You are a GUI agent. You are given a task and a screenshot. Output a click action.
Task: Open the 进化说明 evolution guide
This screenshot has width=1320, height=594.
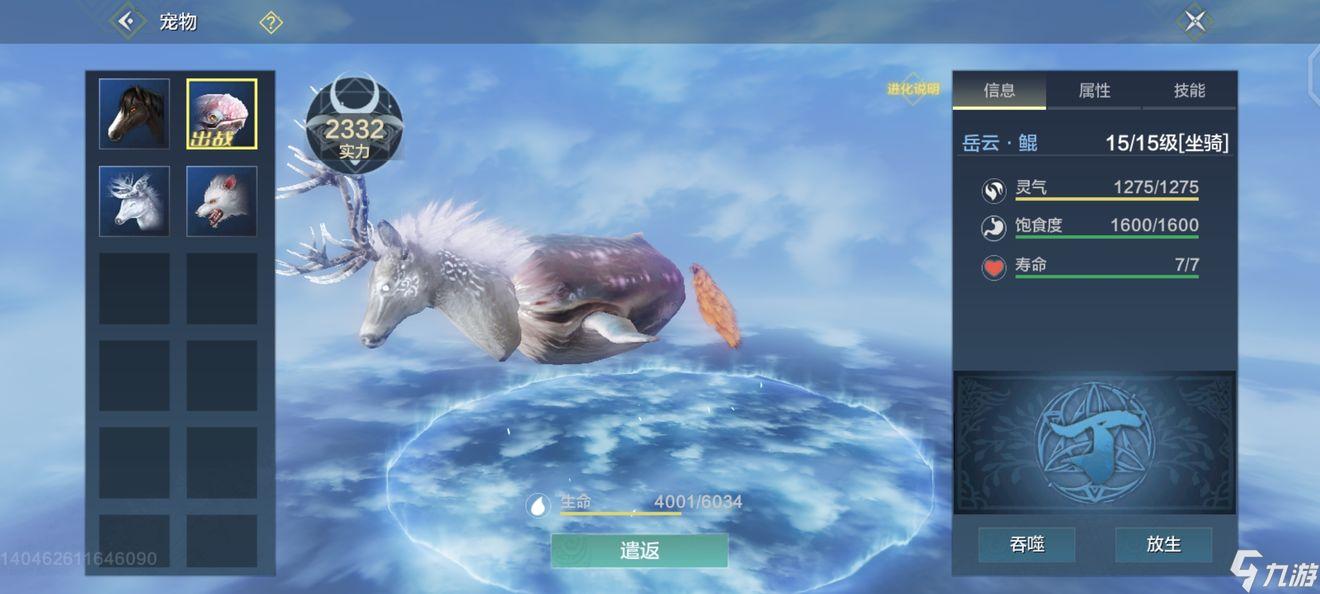point(913,89)
